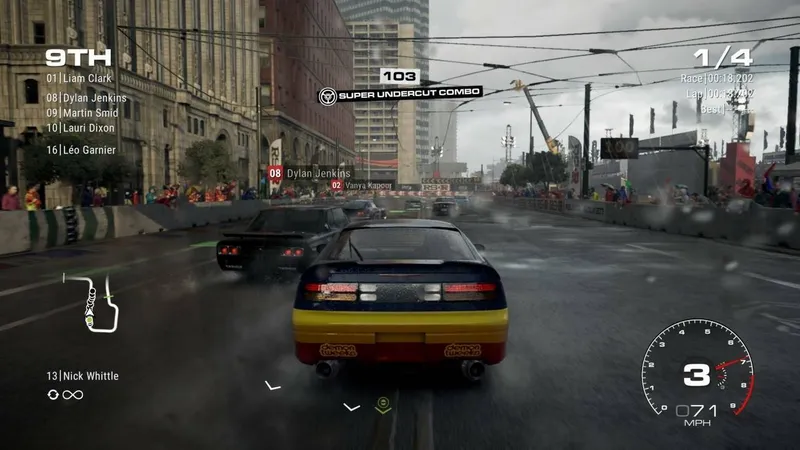Select the Vanya Kapoor driver tag

pyautogui.click(x=364, y=185)
